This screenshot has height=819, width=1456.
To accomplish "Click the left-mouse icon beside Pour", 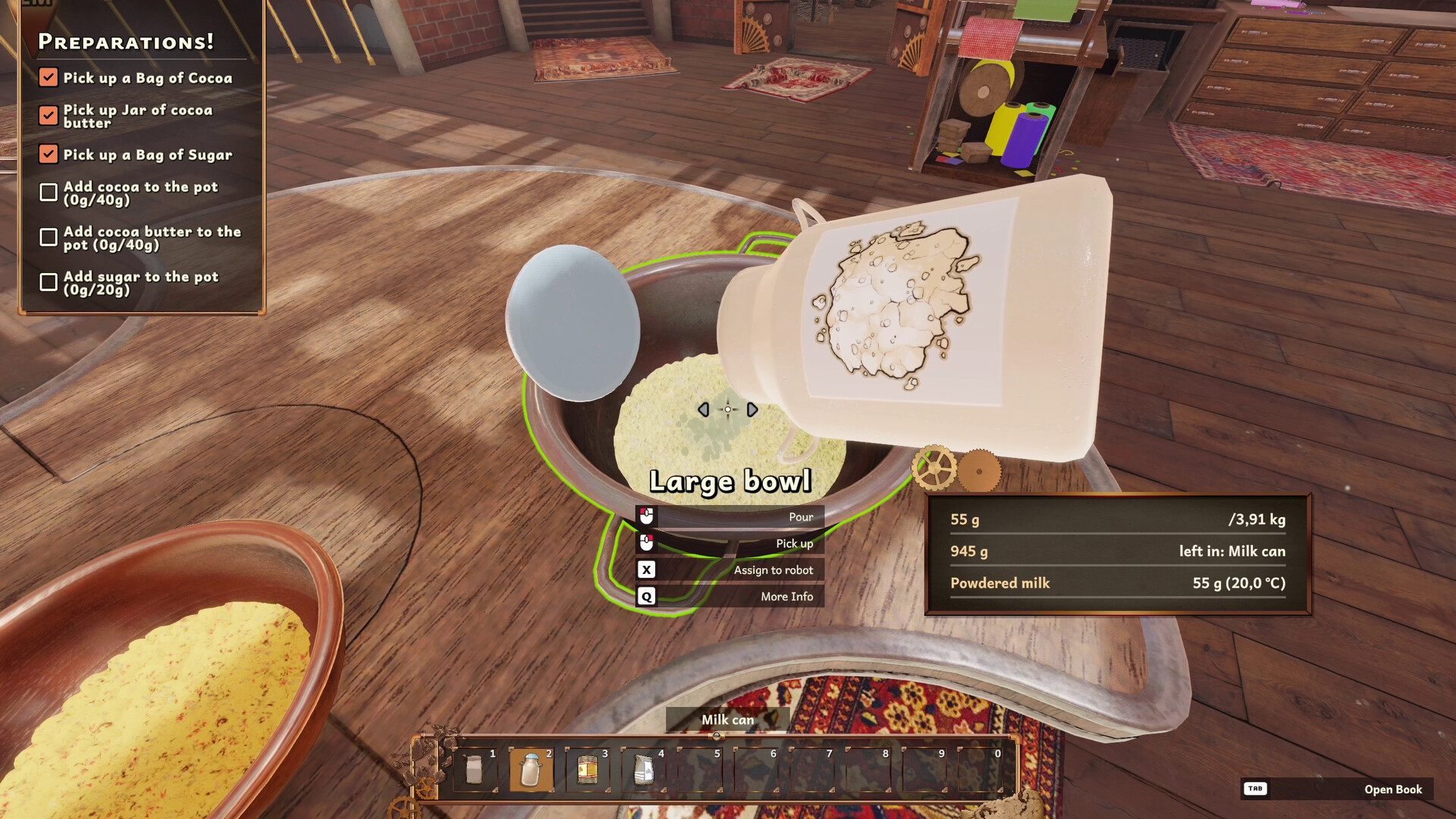I will point(645,516).
